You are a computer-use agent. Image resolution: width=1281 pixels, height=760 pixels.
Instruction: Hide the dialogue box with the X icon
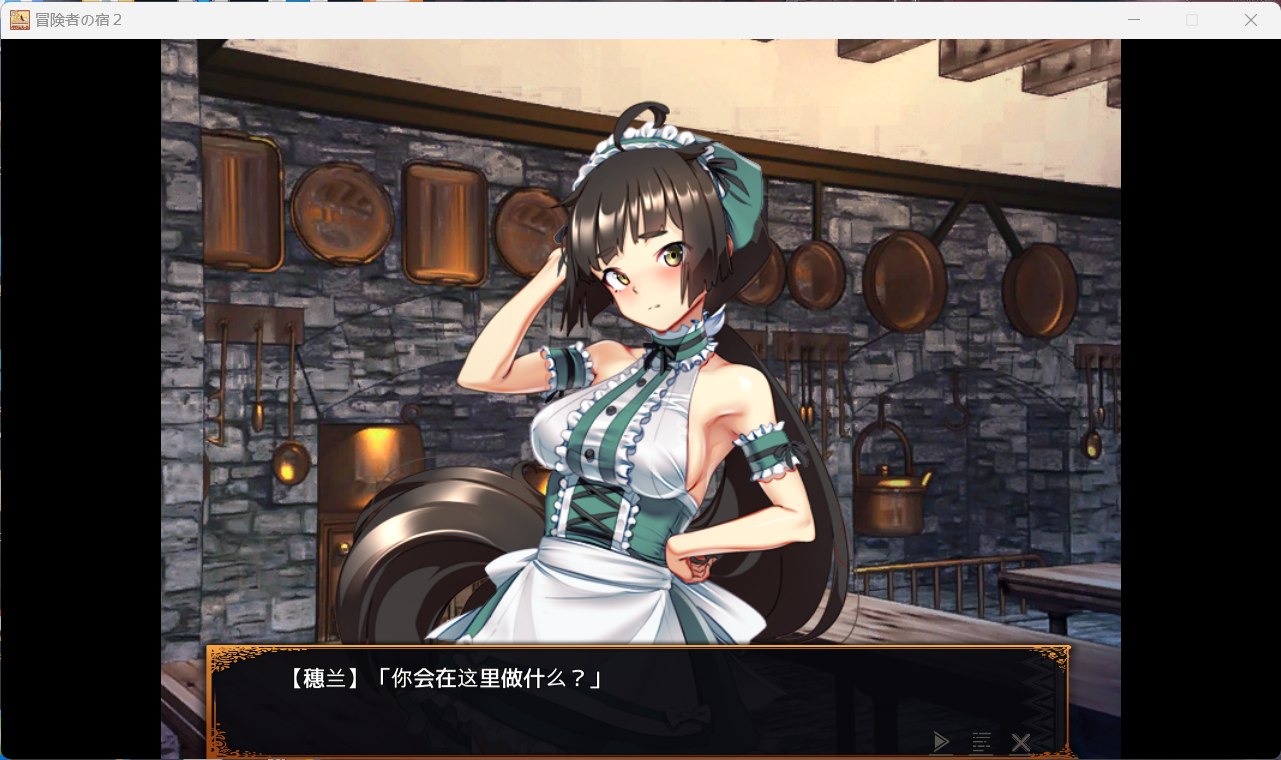pos(1021,742)
